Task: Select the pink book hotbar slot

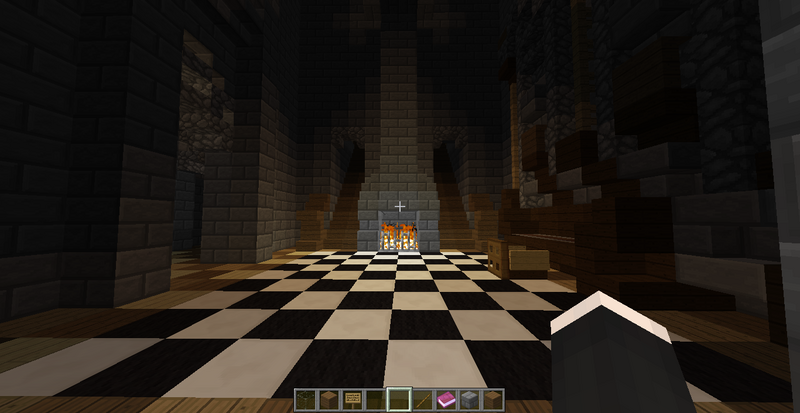Action: click(x=445, y=399)
